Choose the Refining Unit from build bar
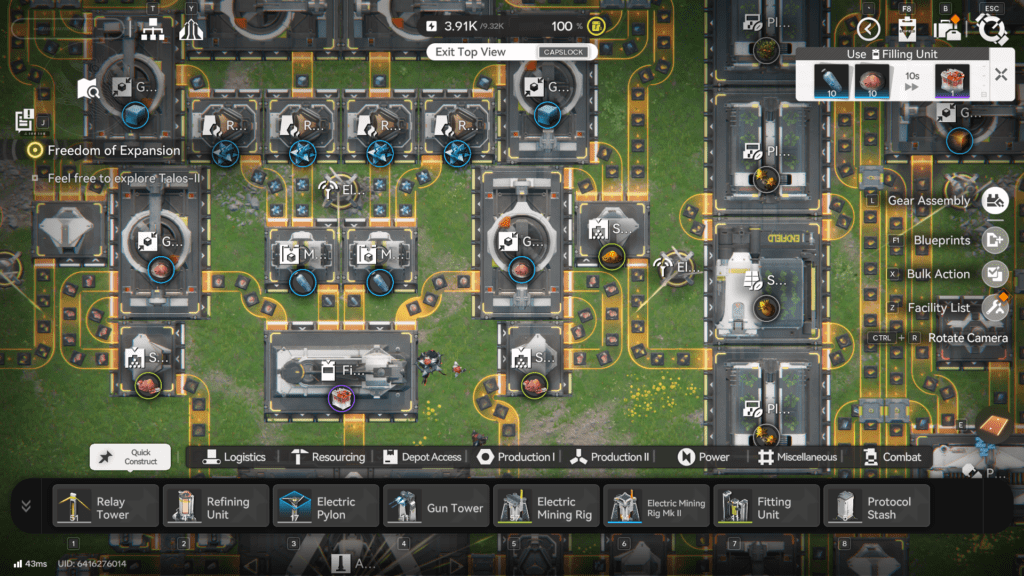1024x576 pixels. (216, 507)
